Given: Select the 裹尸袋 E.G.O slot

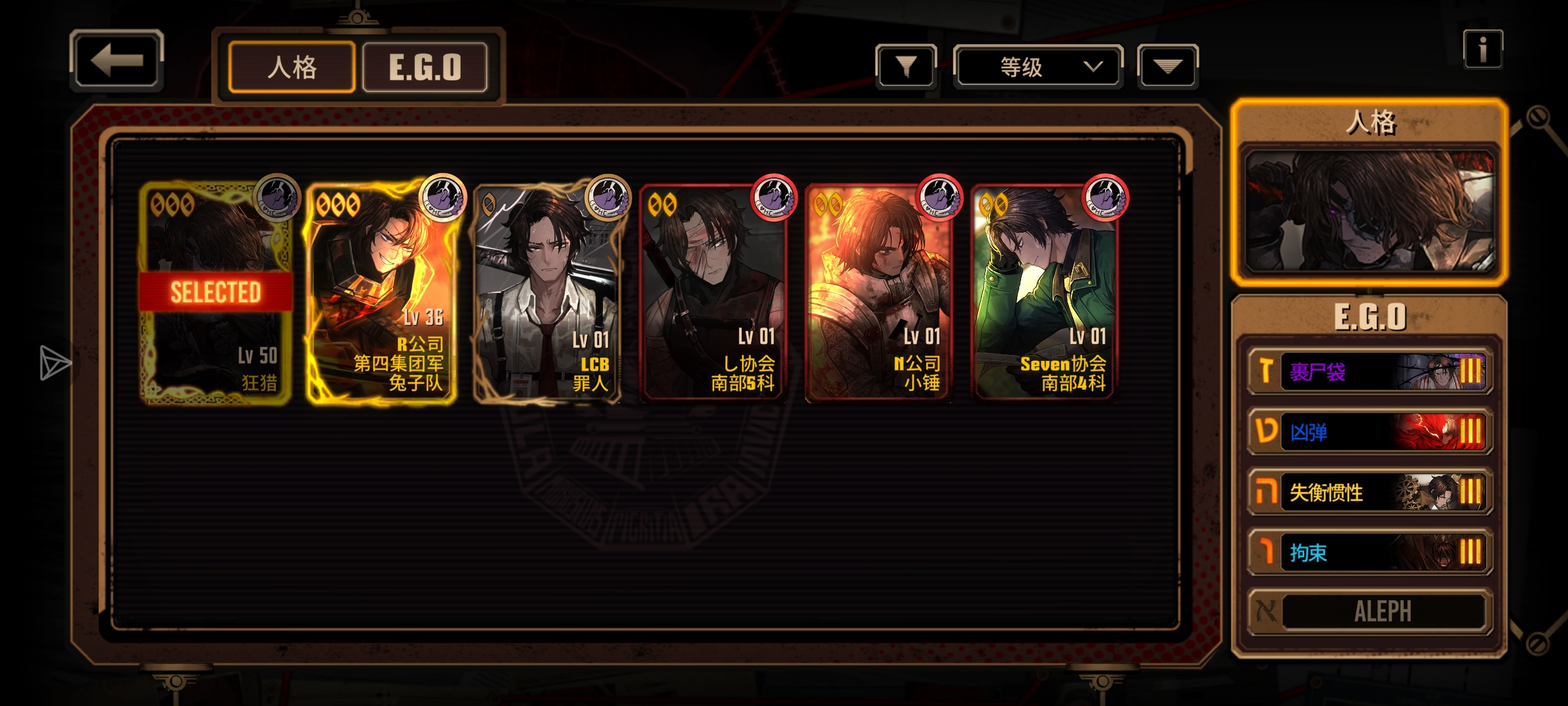Looking at the screenshot, I should 1370,372.
